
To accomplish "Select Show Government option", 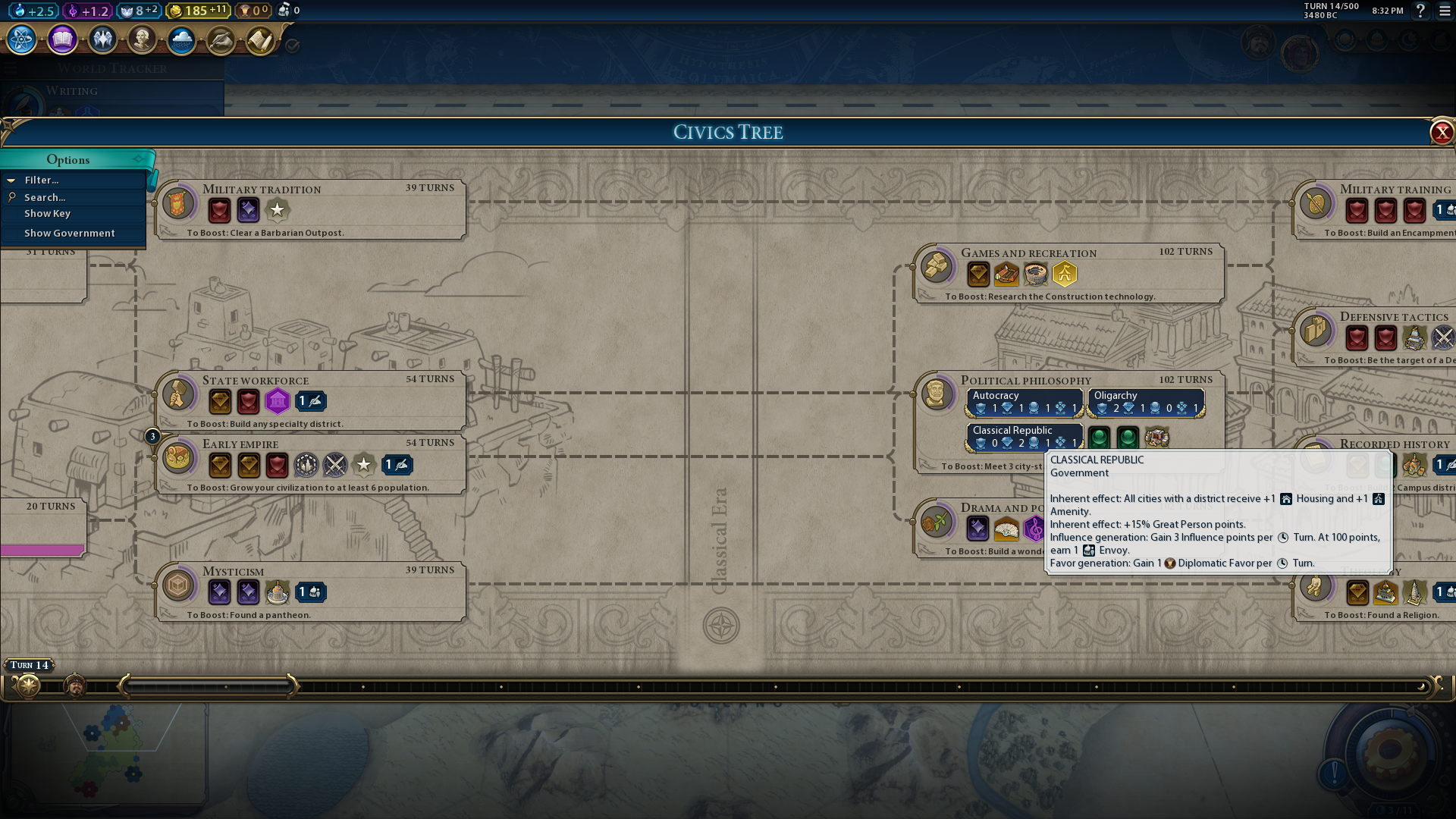I will (69, 234).
